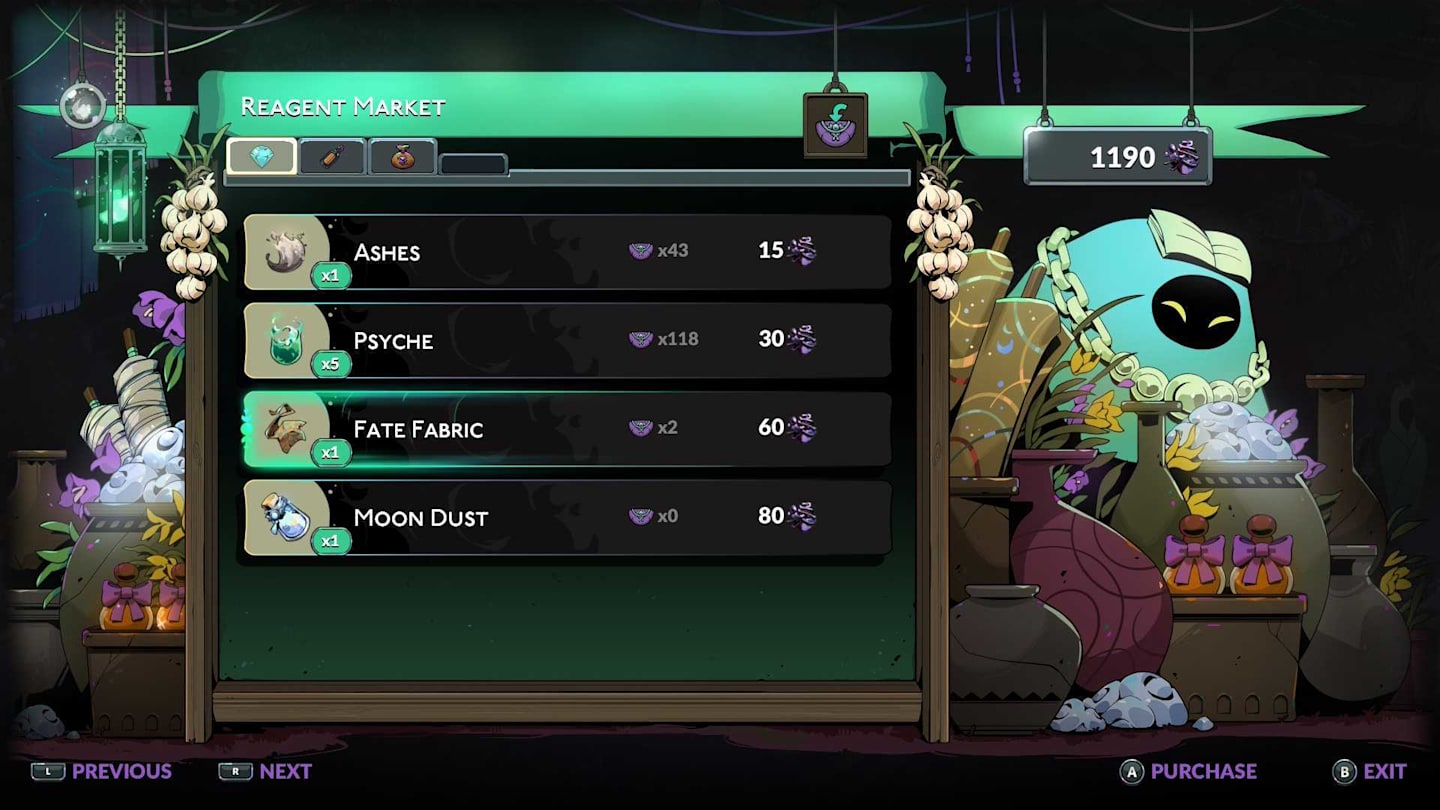Buy the Fate Fabric item
The width and height of the screenshot is (1440, 810).
[567, 428]
